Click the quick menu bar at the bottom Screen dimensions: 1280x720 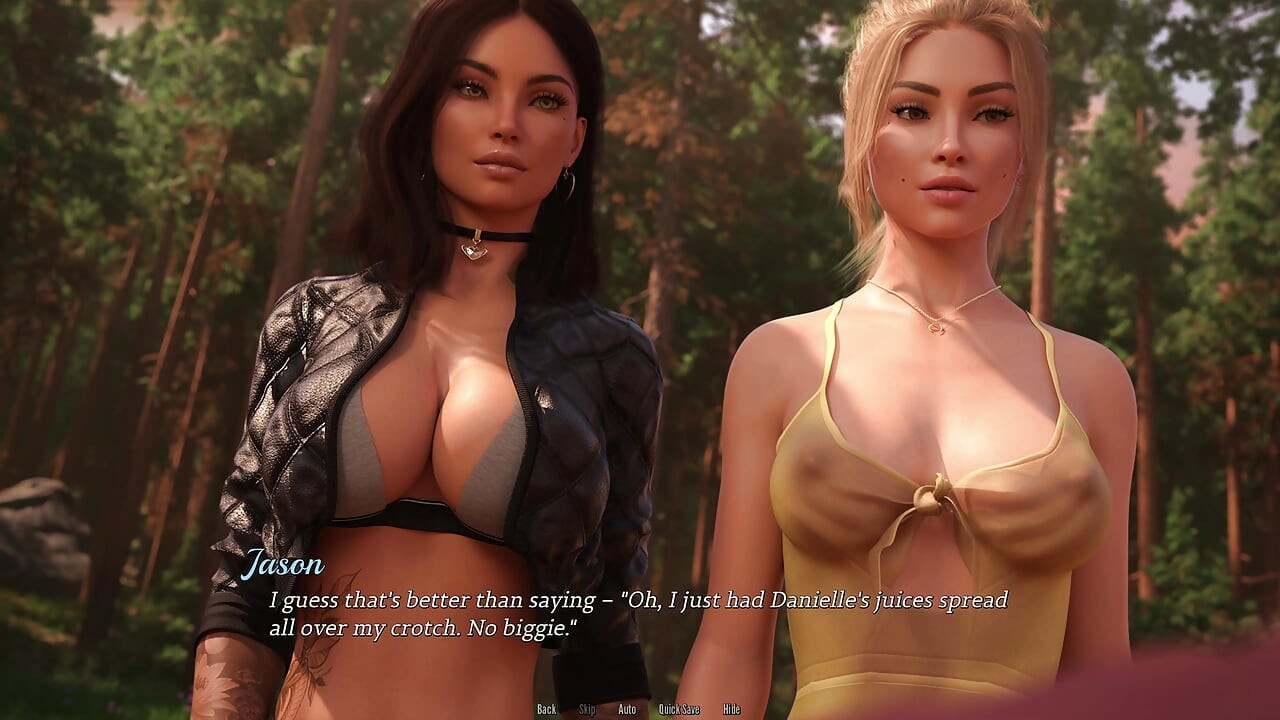(640, 709)
